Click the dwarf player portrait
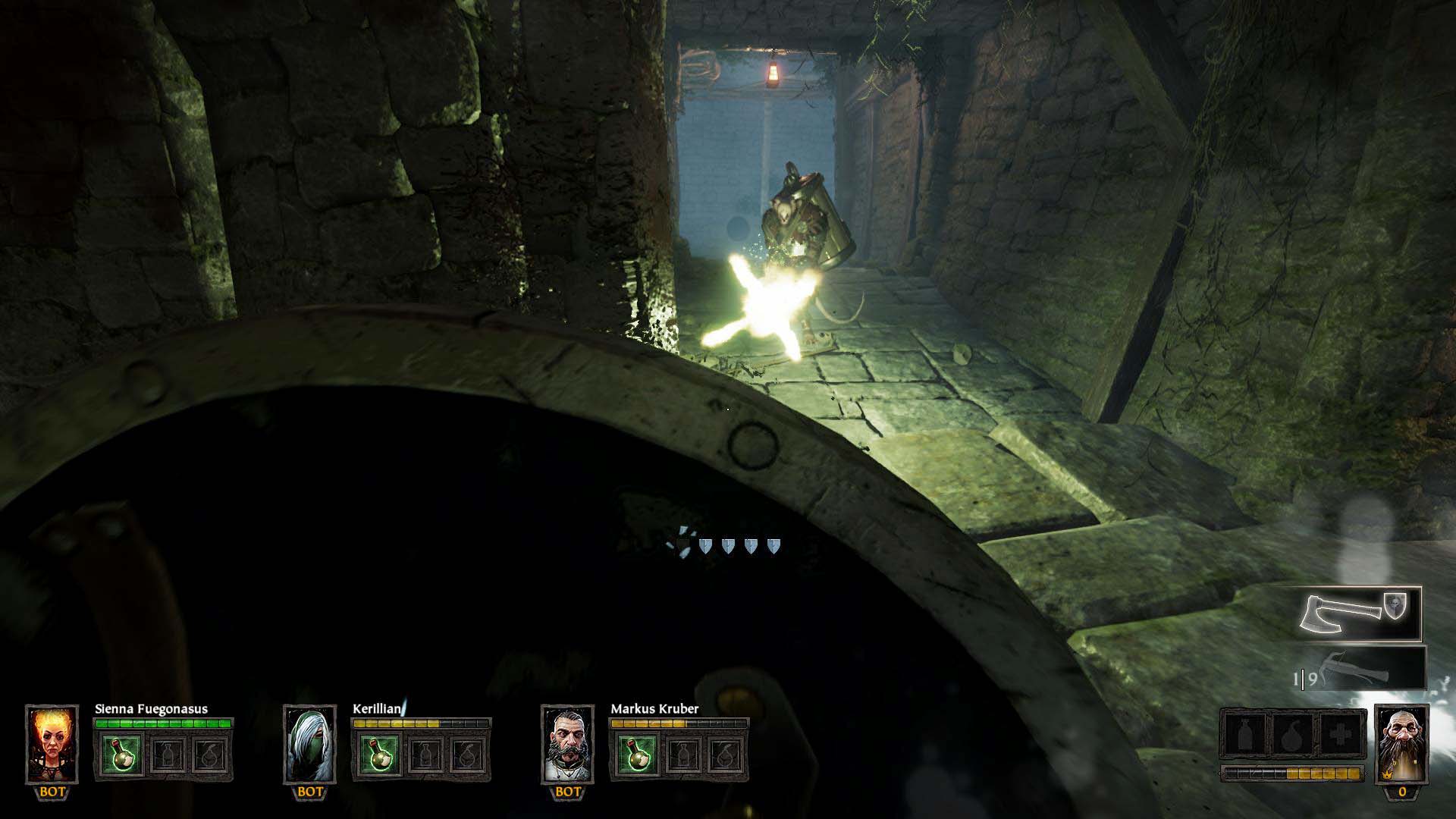The image size is (1456, 819). pyautogui.click(x=1401, y=744)
